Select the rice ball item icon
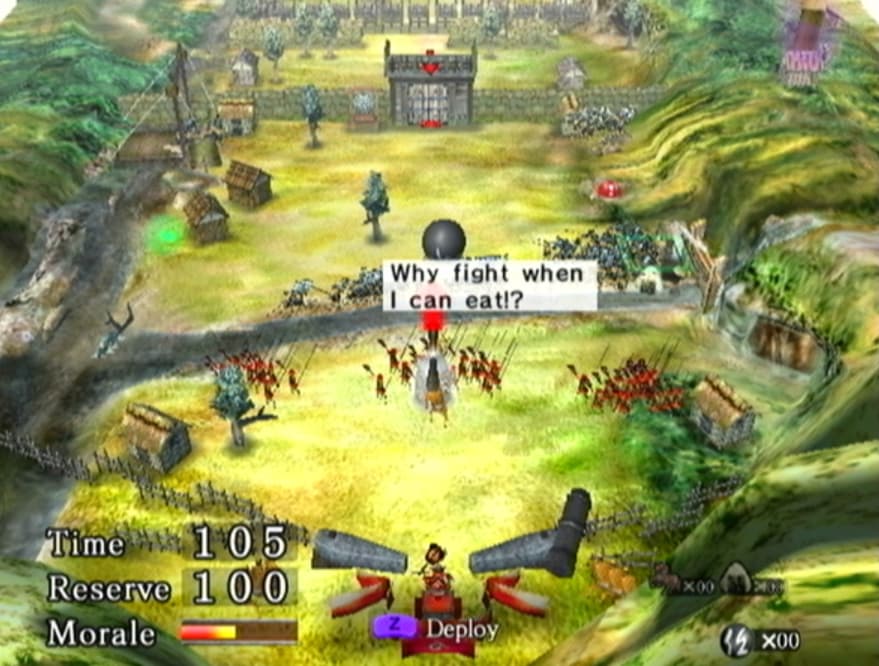 [x=739, y=581]
